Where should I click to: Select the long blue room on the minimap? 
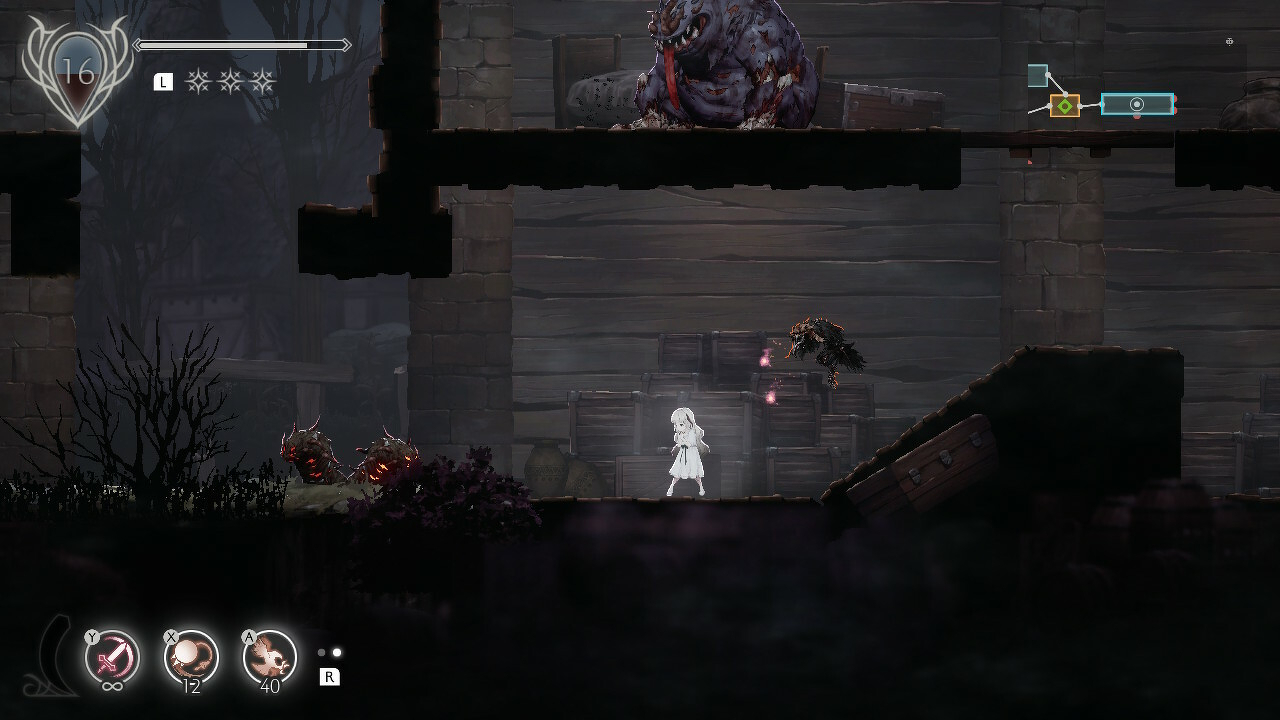1137,104
